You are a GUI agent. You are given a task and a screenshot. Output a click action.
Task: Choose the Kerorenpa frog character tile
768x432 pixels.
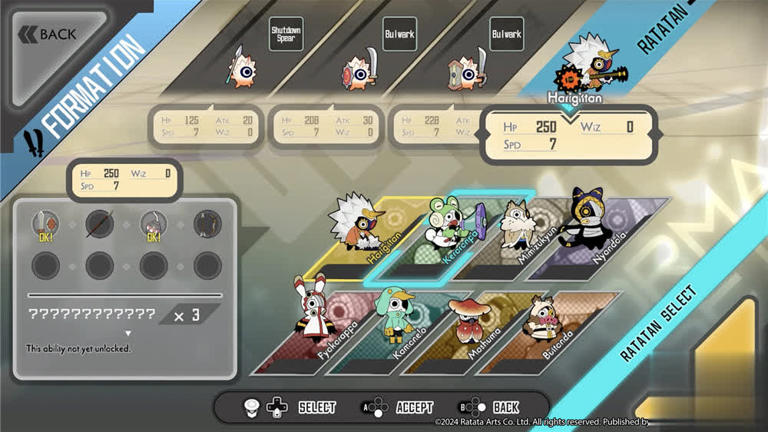[440, 233]
